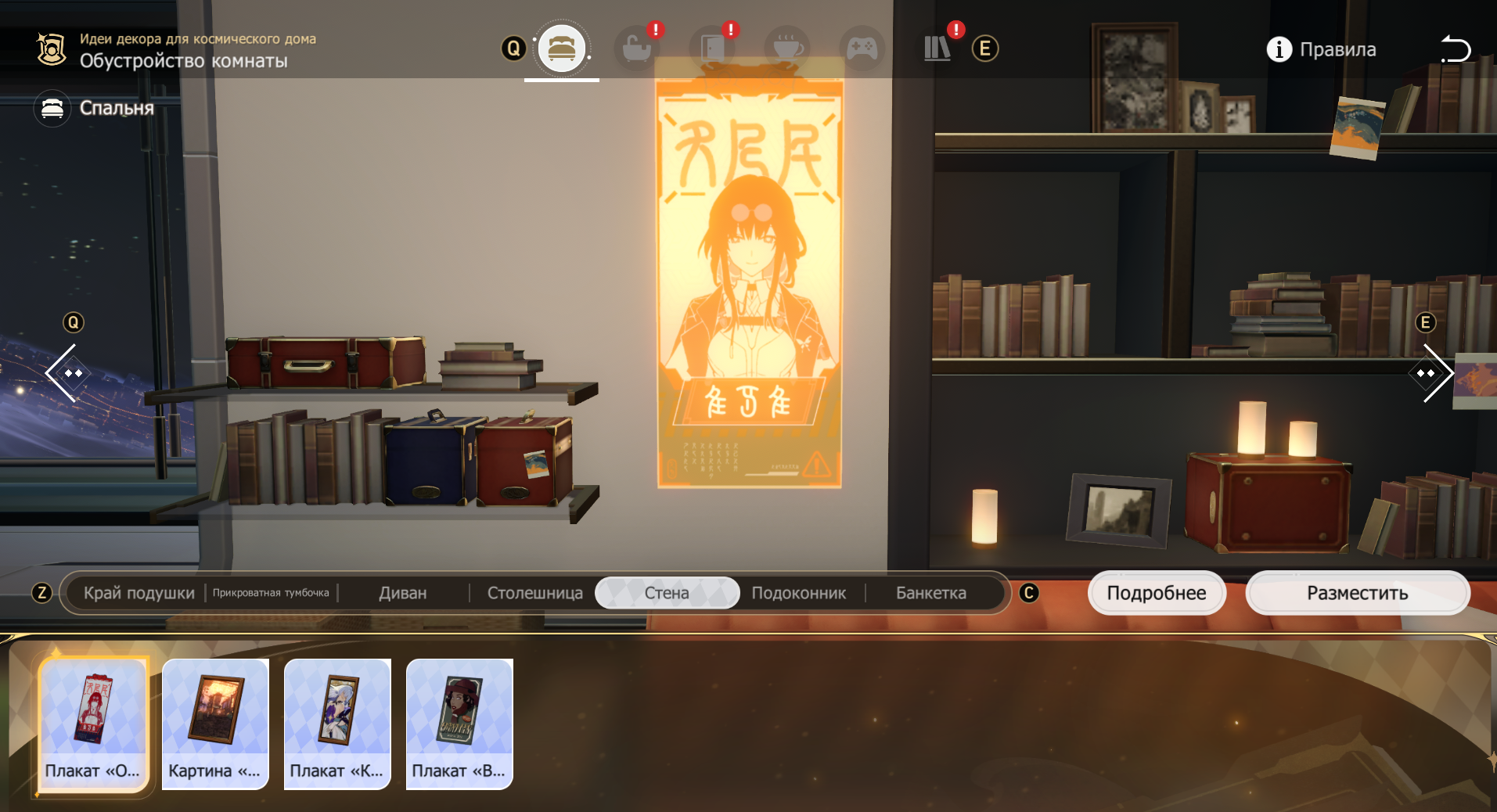Choose the Подоконник category

point(798,593)
